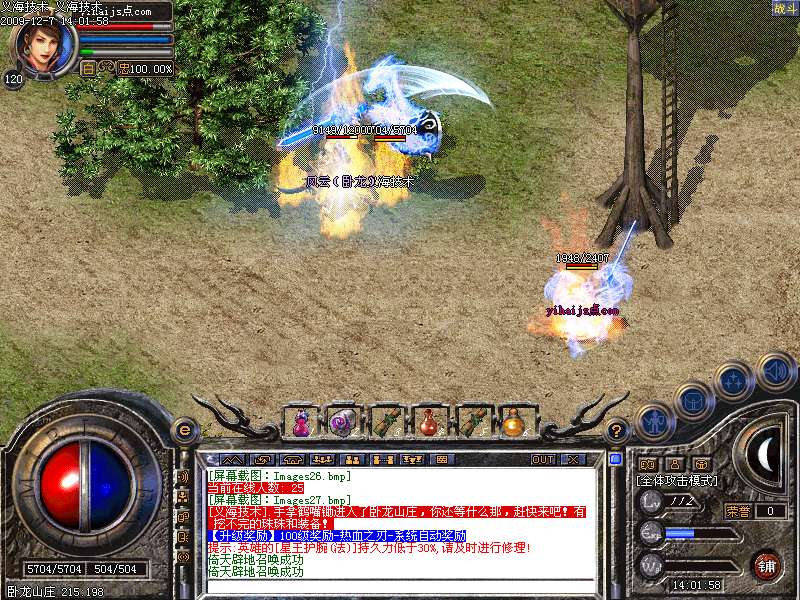The image size is (800, 600).
Task: Click the first chat toolbar button with peaks
Action: [x=232, y=460]
